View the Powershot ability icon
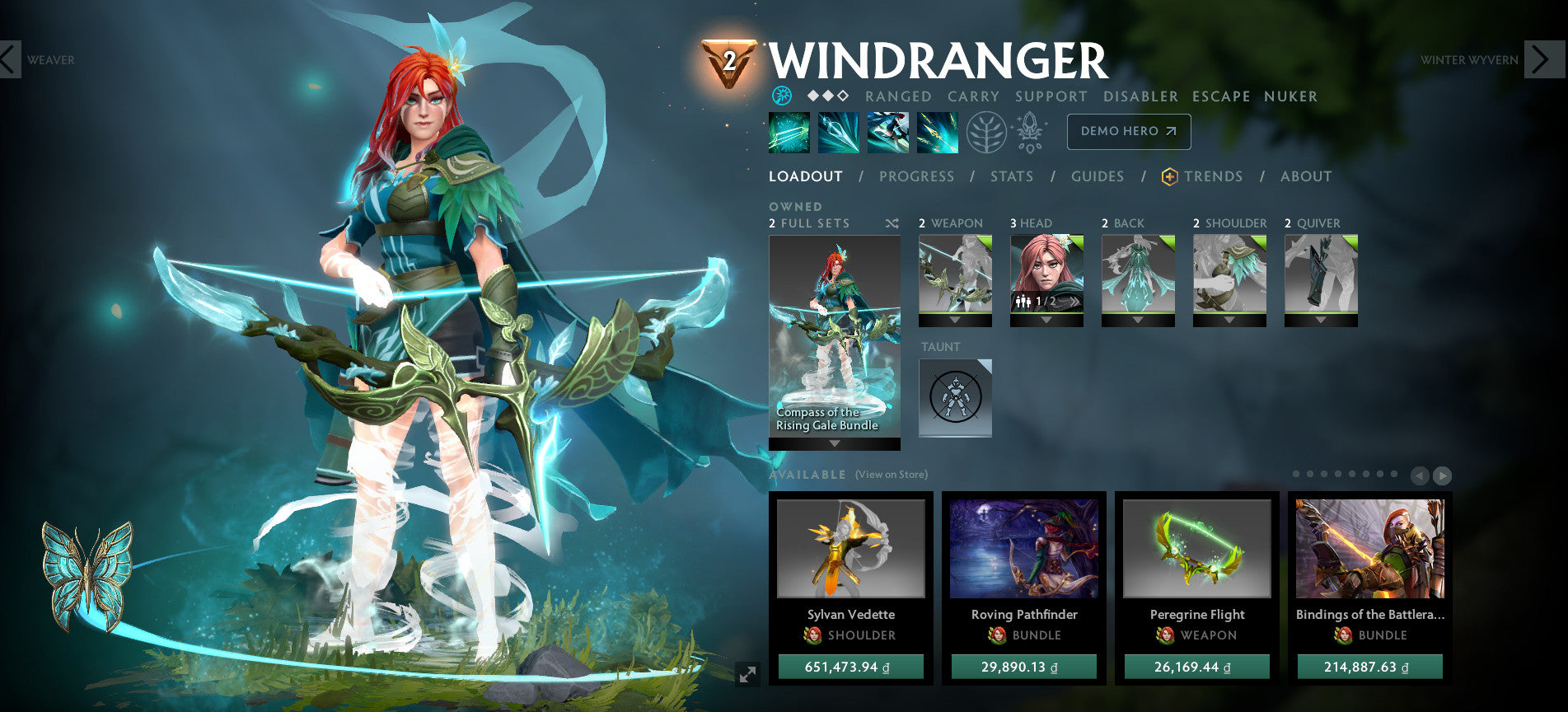The height and width of the screenshot is (712, 1568). click(x=839, y=132)
